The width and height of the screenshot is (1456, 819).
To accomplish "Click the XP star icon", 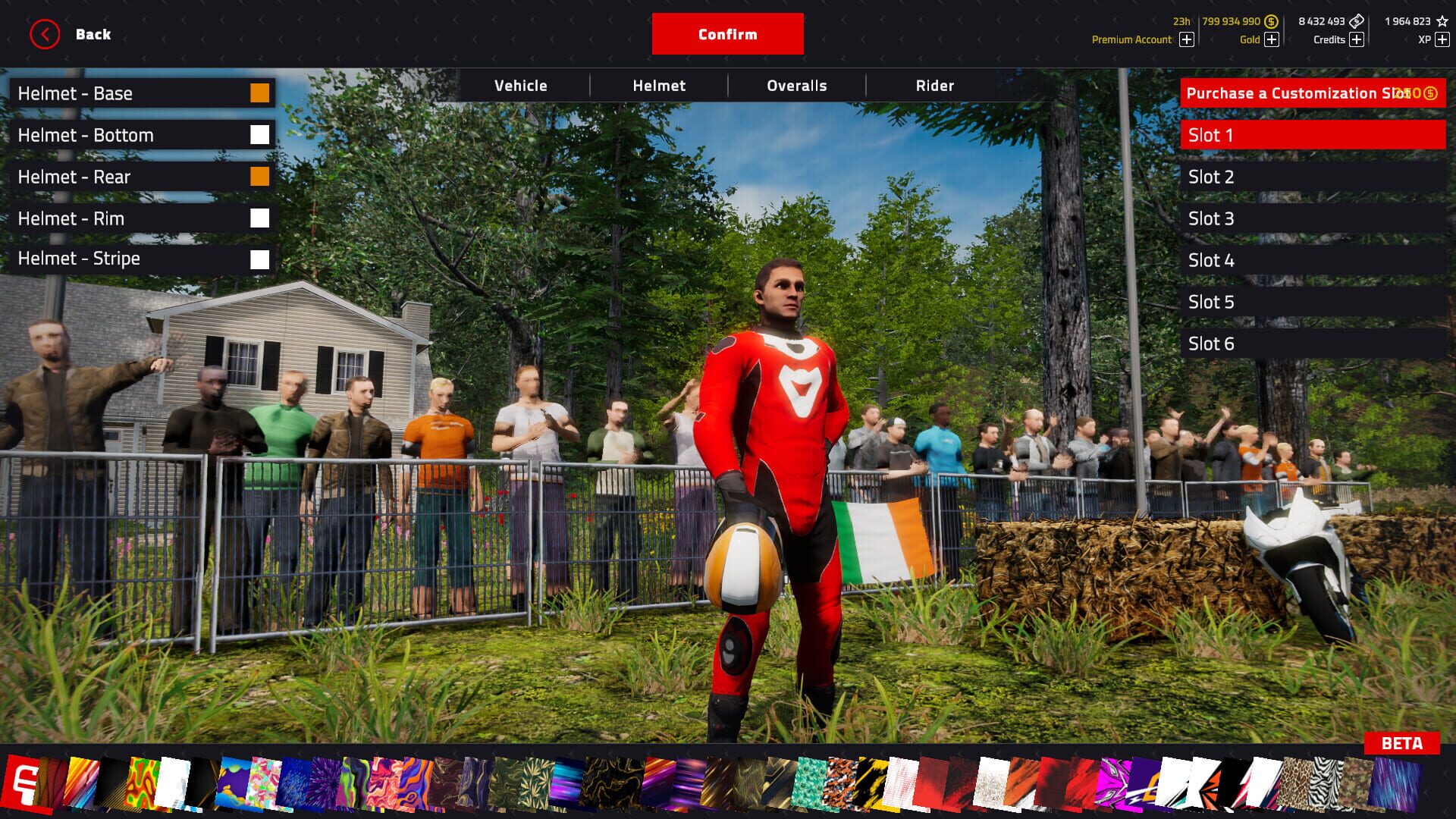I will tap(1443, 21).
